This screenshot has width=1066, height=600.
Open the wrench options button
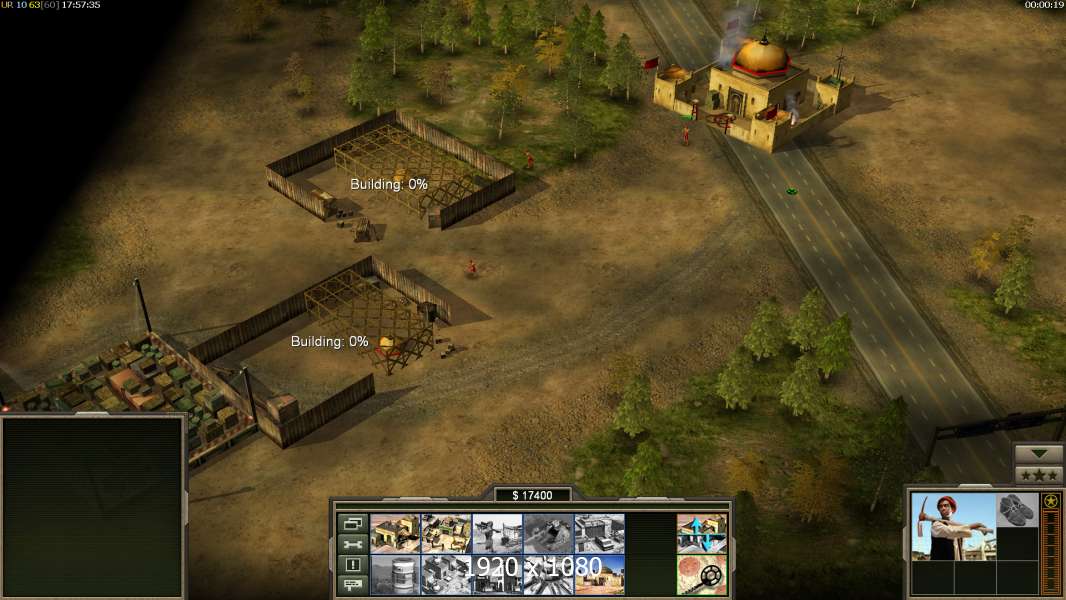coord(352,544)
